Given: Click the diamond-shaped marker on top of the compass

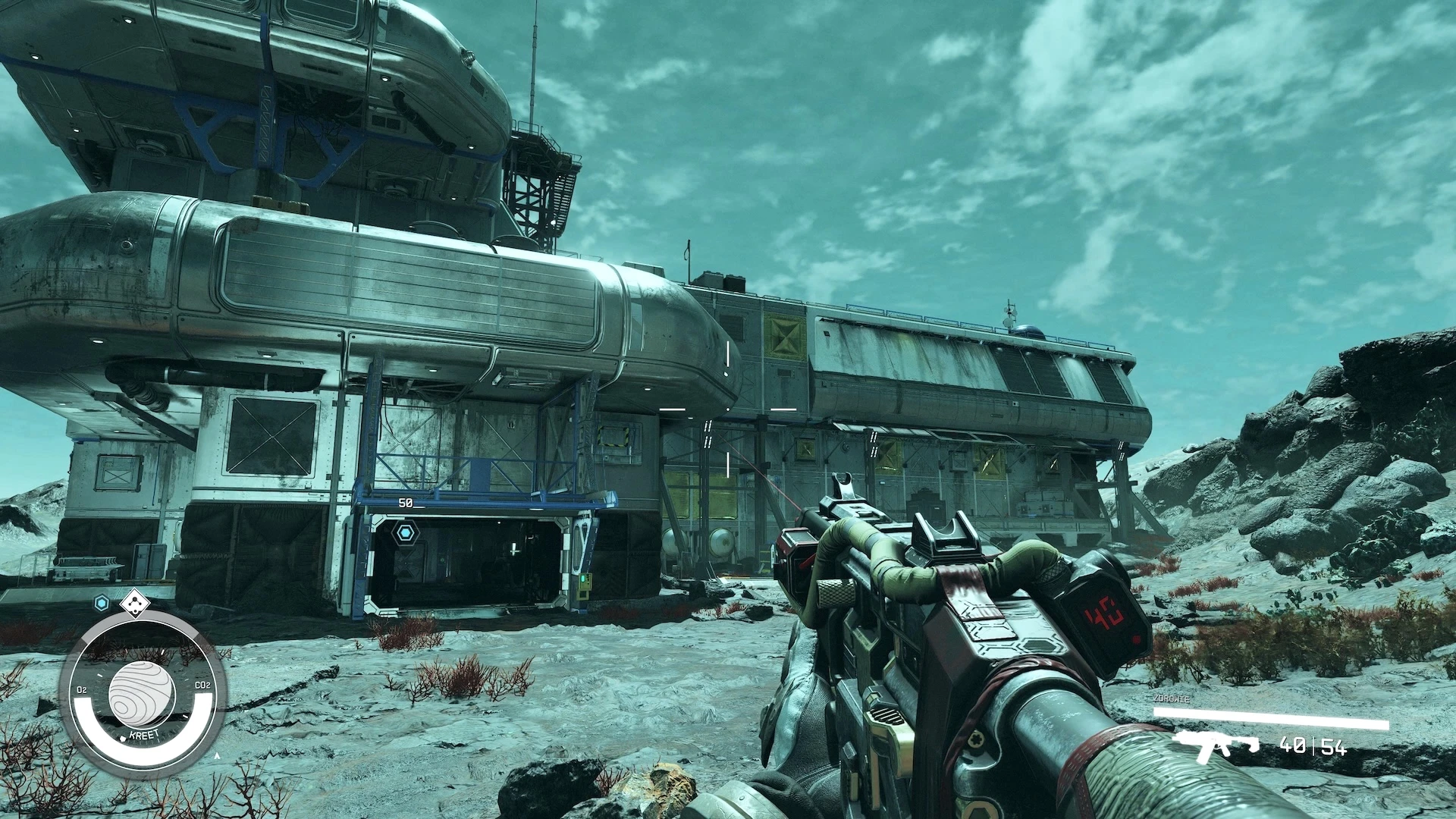Looking at the screenshot, I should [135, 603].
